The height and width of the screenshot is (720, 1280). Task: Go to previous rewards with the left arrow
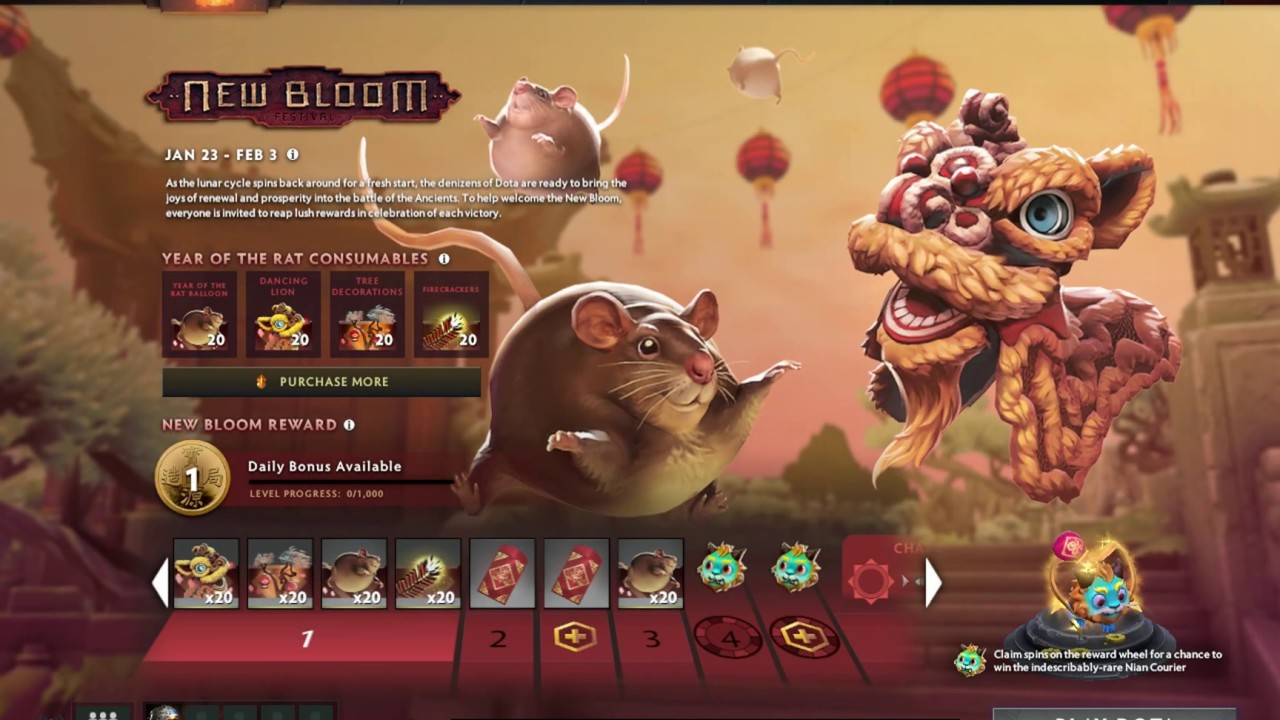[160, 583]
